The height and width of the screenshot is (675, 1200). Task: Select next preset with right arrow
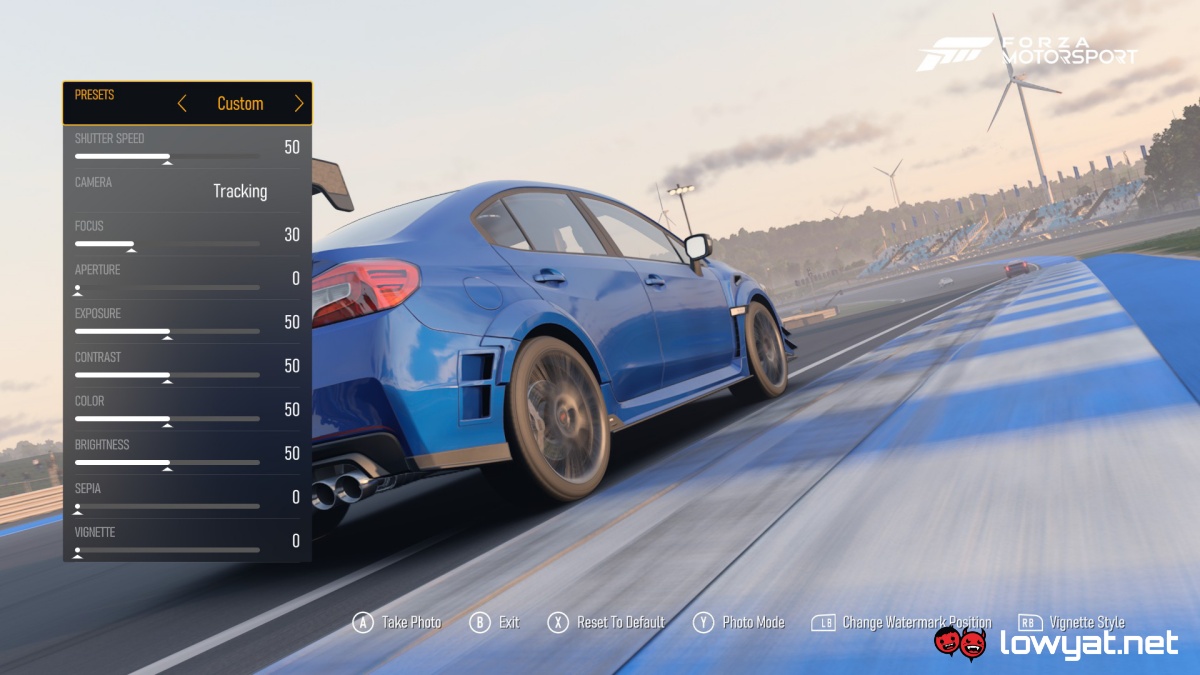298,104
